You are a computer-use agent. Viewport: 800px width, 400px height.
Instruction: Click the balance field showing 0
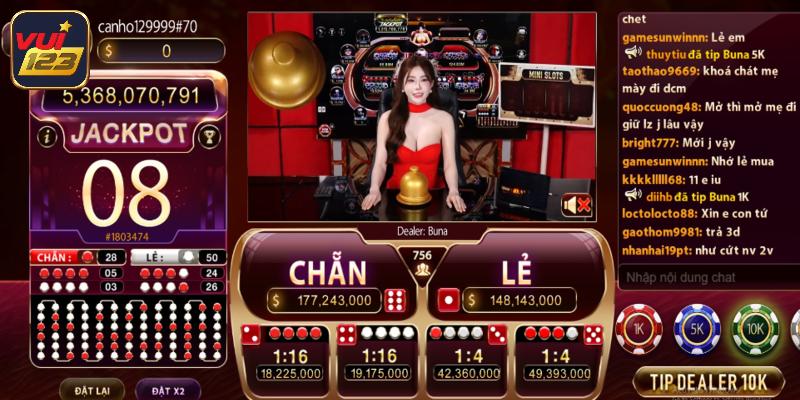click(x=162, y=51)
